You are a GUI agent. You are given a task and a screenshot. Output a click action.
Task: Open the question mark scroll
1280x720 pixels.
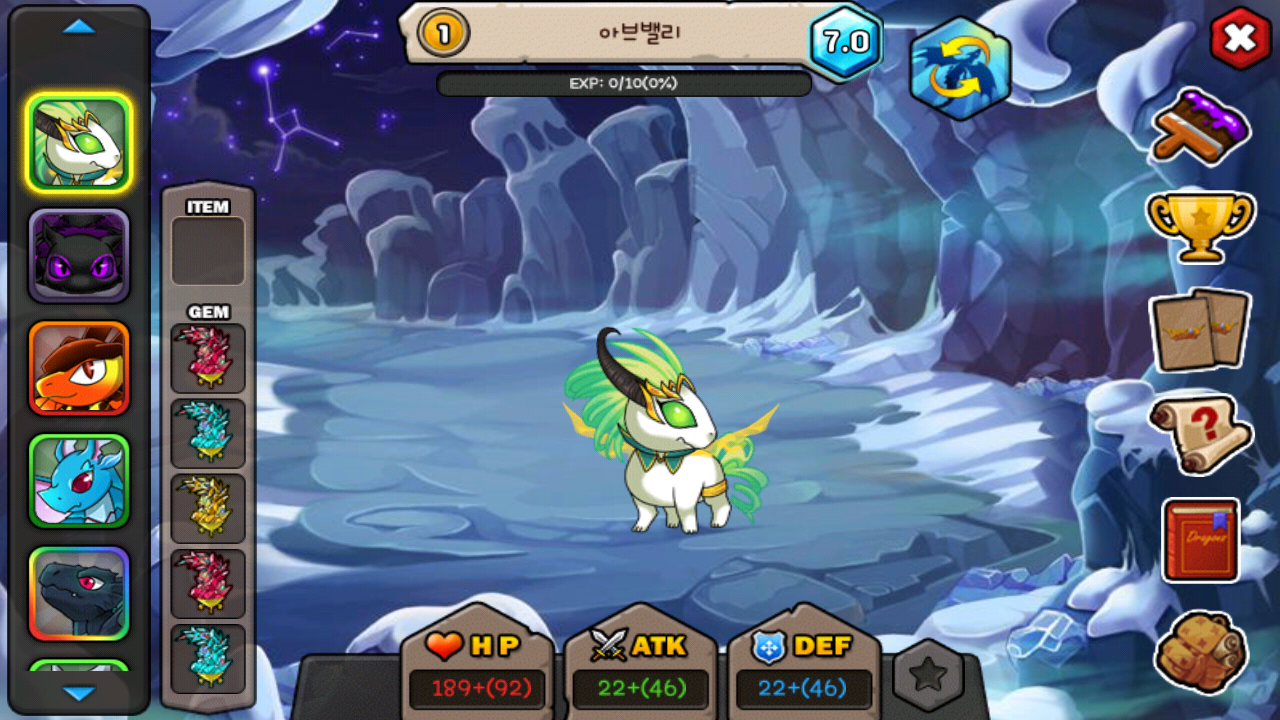pyautogui.click(x=1200, y=434)
